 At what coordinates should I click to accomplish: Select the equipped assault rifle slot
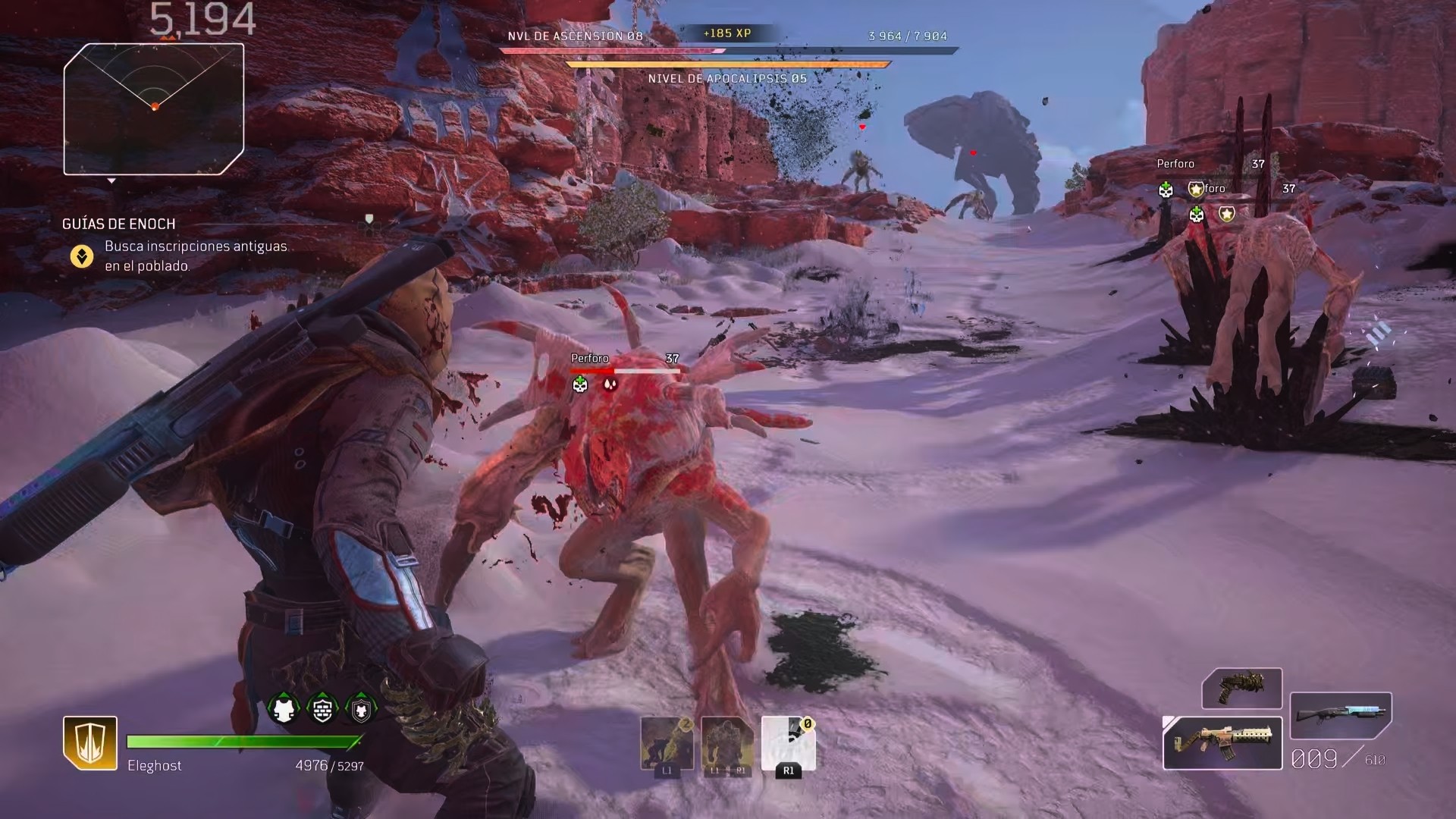[x=1222, y=743]
